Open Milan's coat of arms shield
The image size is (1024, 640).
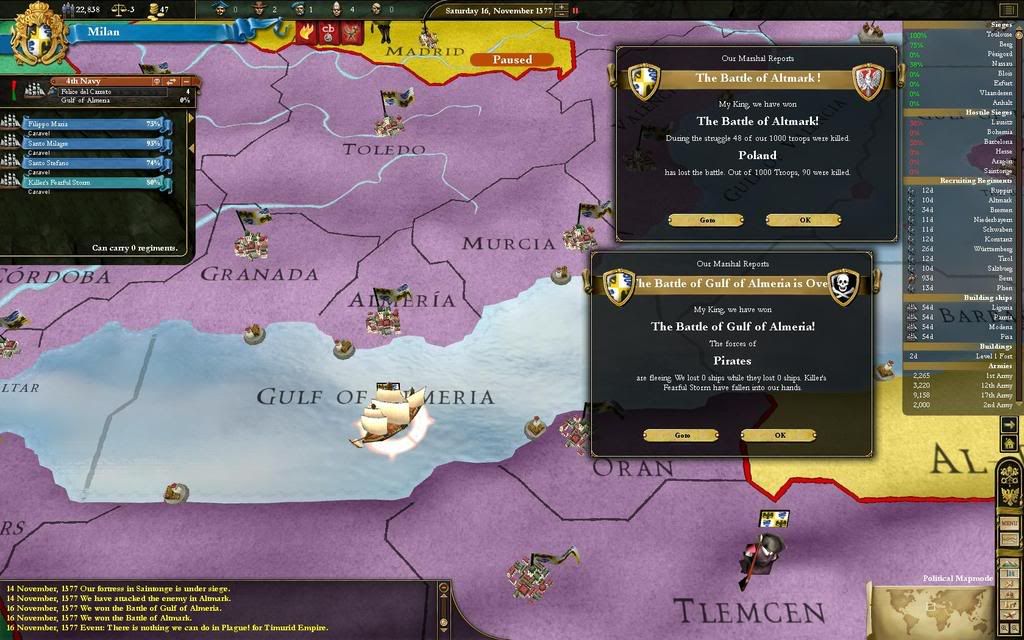tap(38, 34)
